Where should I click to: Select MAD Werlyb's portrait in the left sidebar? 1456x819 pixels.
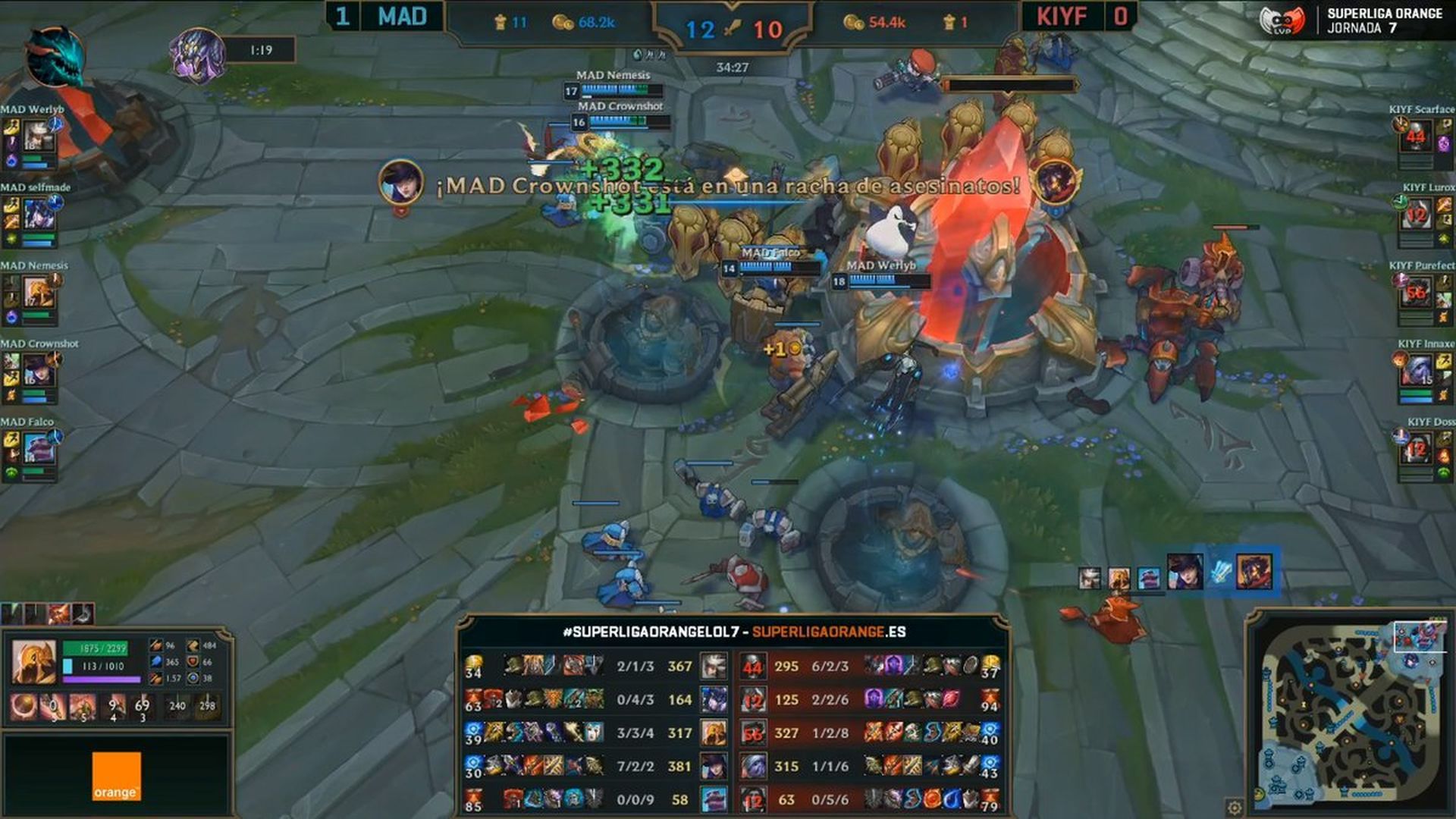(38, 136)
